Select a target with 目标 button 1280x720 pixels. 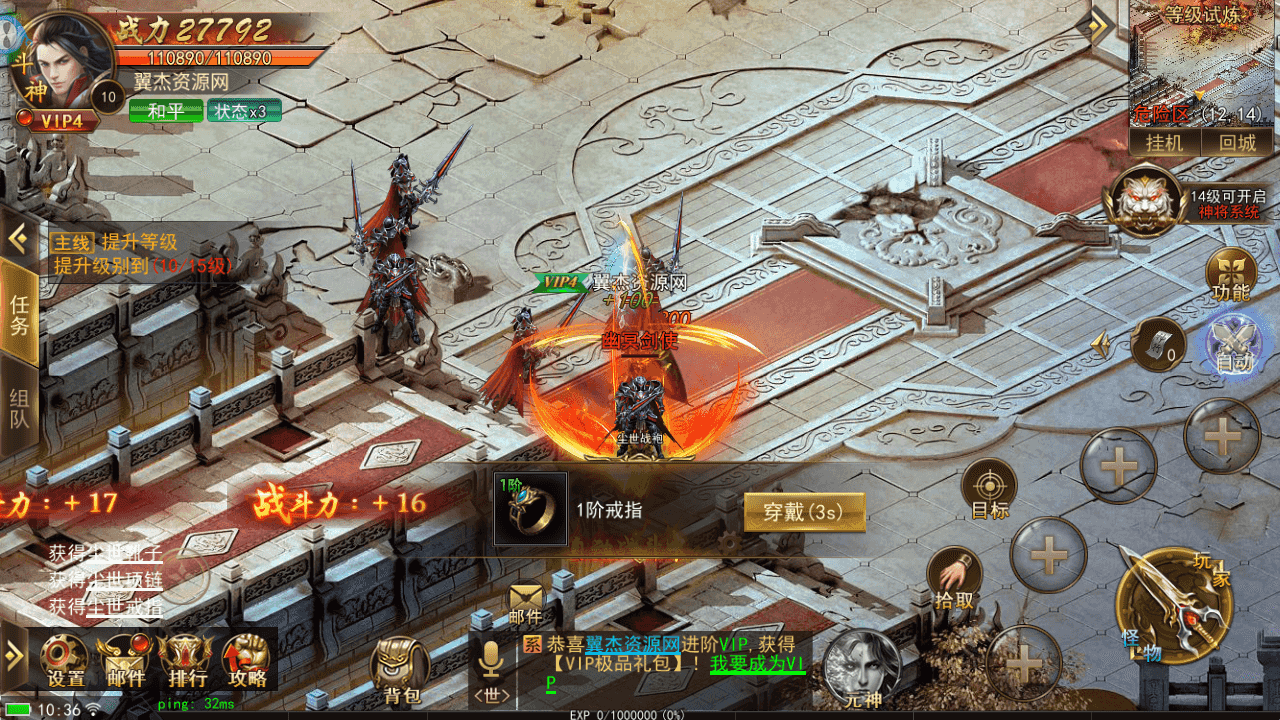click(989, 490)
